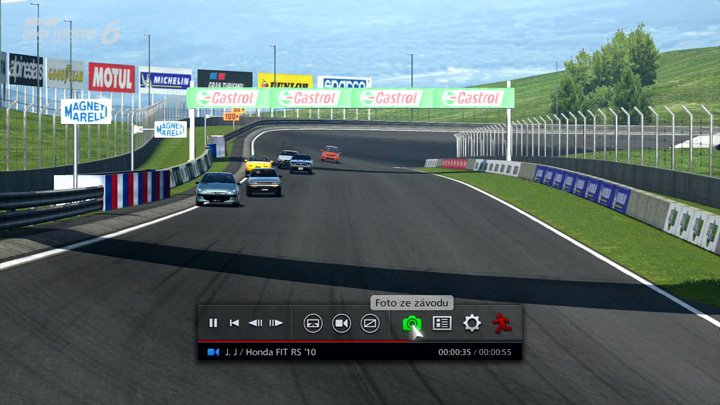Switch view using the video camera icon
This screenshot has width=720, height=405.
coord(341,323)
